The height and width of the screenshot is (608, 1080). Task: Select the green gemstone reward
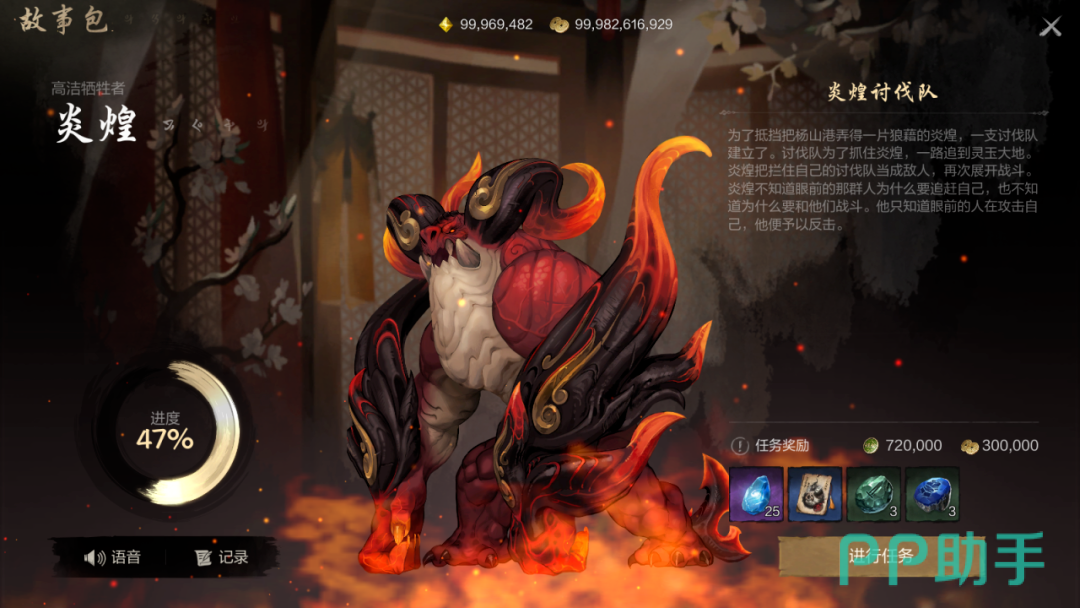coord(873,494)
